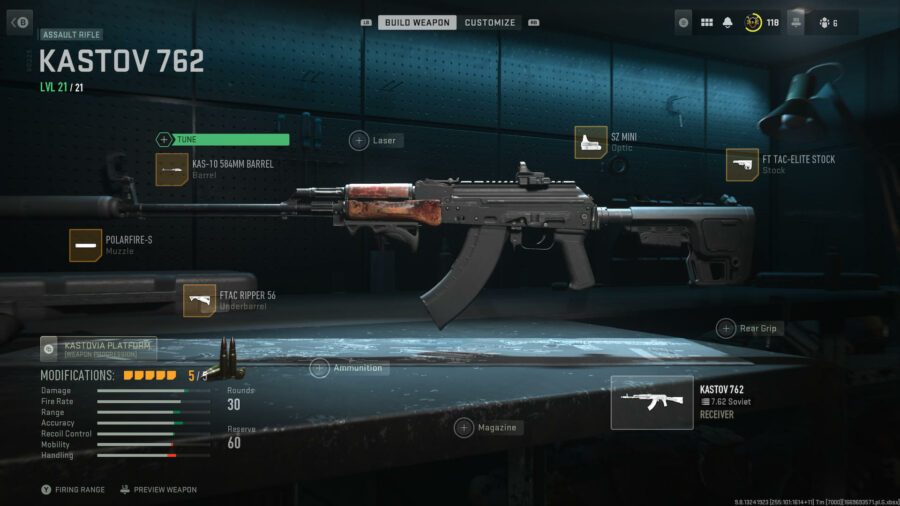Select the Kastov 762 receiver tile
Viewport: 900px width, 506px height.
tap(652, 402)
